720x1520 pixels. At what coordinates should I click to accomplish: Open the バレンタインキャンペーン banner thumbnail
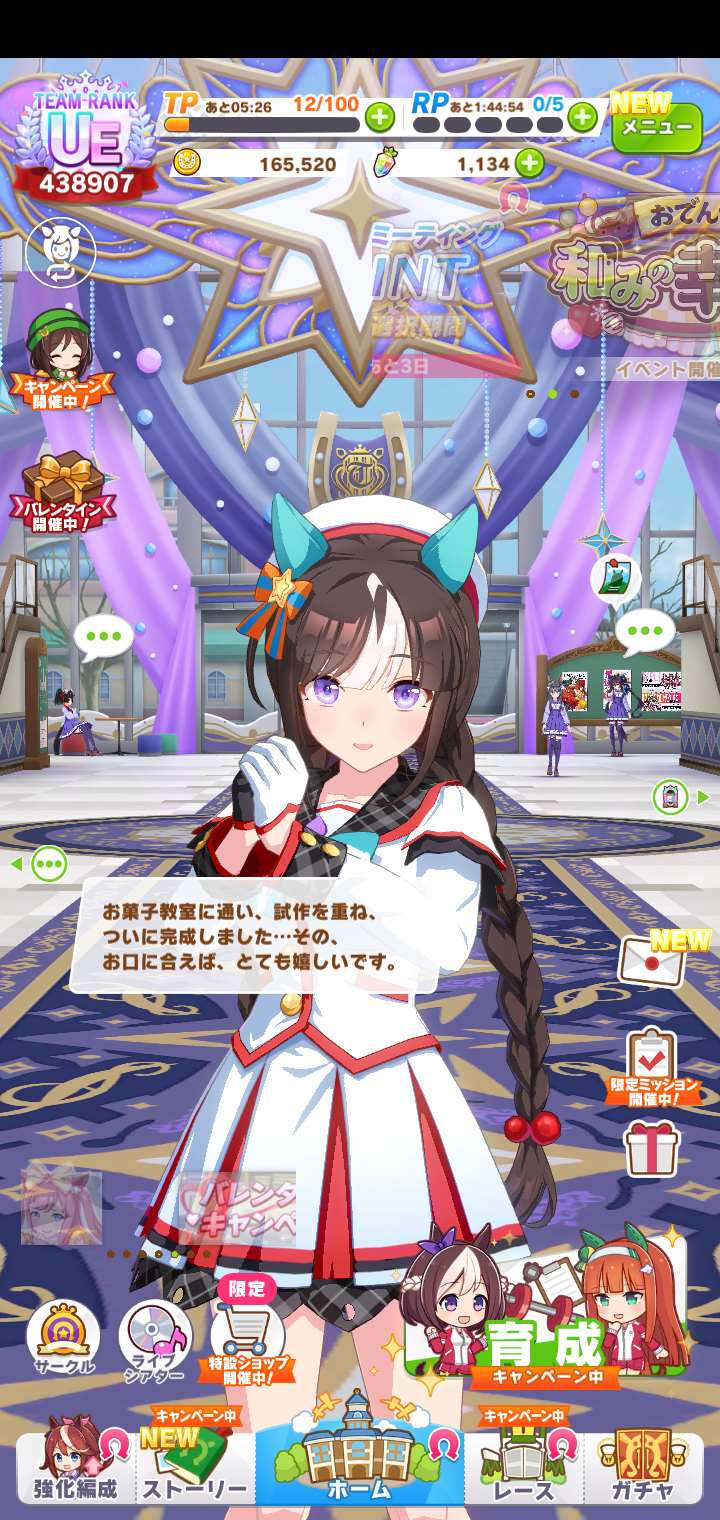(x=237, y=1207)
